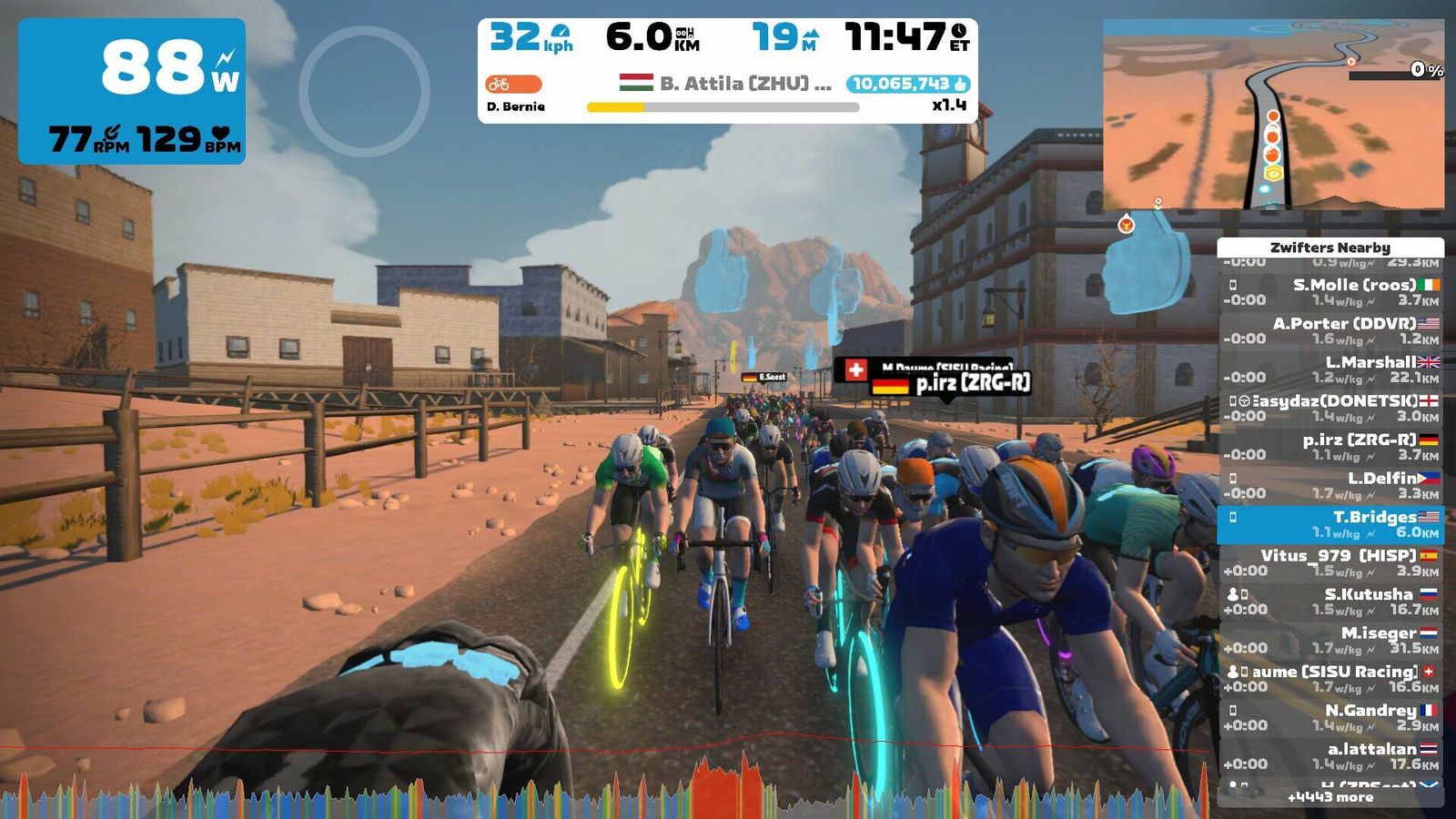1456x819 pixels.
Task: Select L.Delfin in the rider list
Action: [x=1330, y=485]
